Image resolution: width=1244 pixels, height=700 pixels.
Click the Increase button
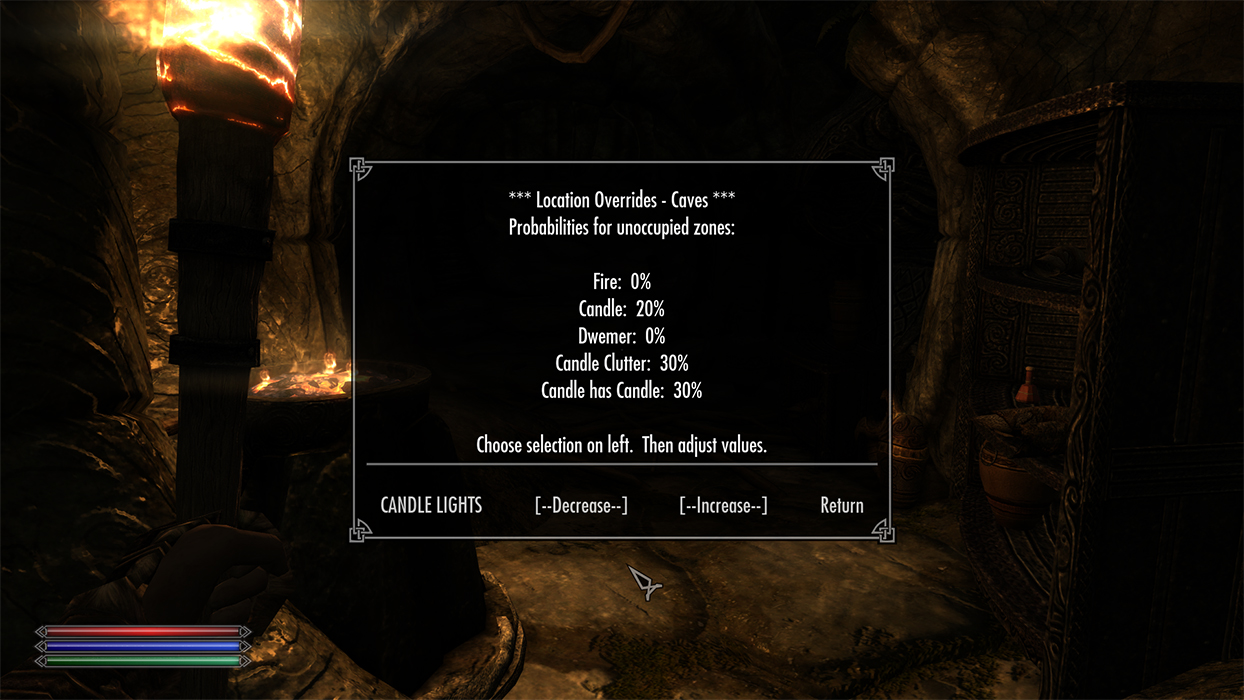pyautogui.click(x=723, y=505)
